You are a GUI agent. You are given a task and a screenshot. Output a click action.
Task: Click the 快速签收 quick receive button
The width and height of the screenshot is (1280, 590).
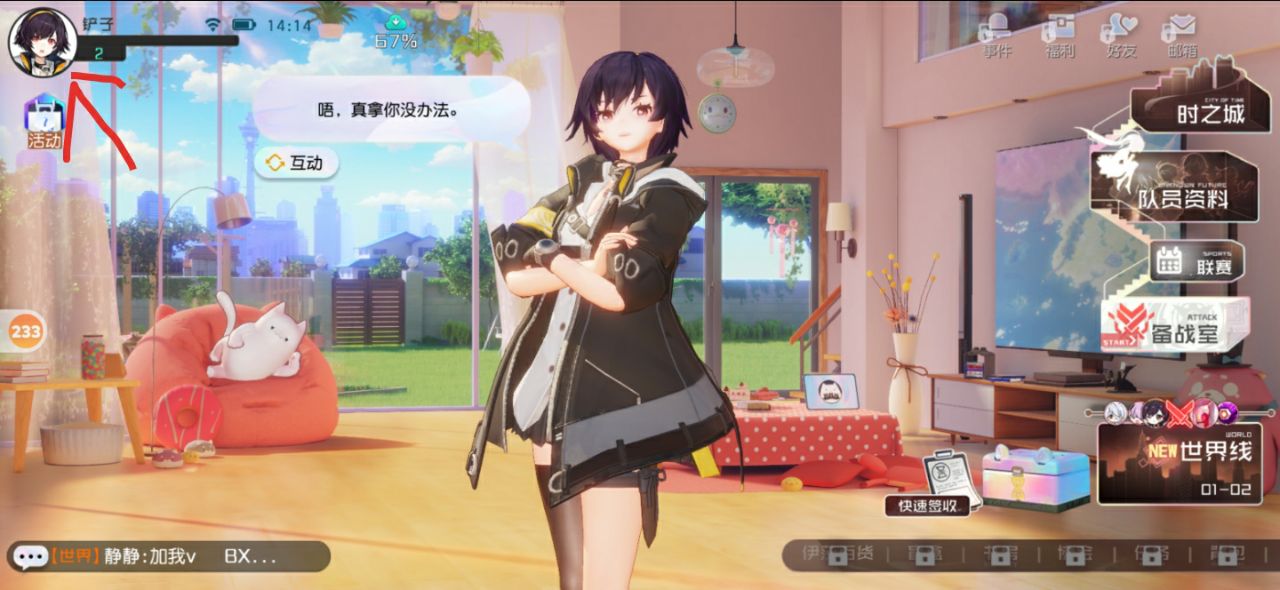coord(928,505)
